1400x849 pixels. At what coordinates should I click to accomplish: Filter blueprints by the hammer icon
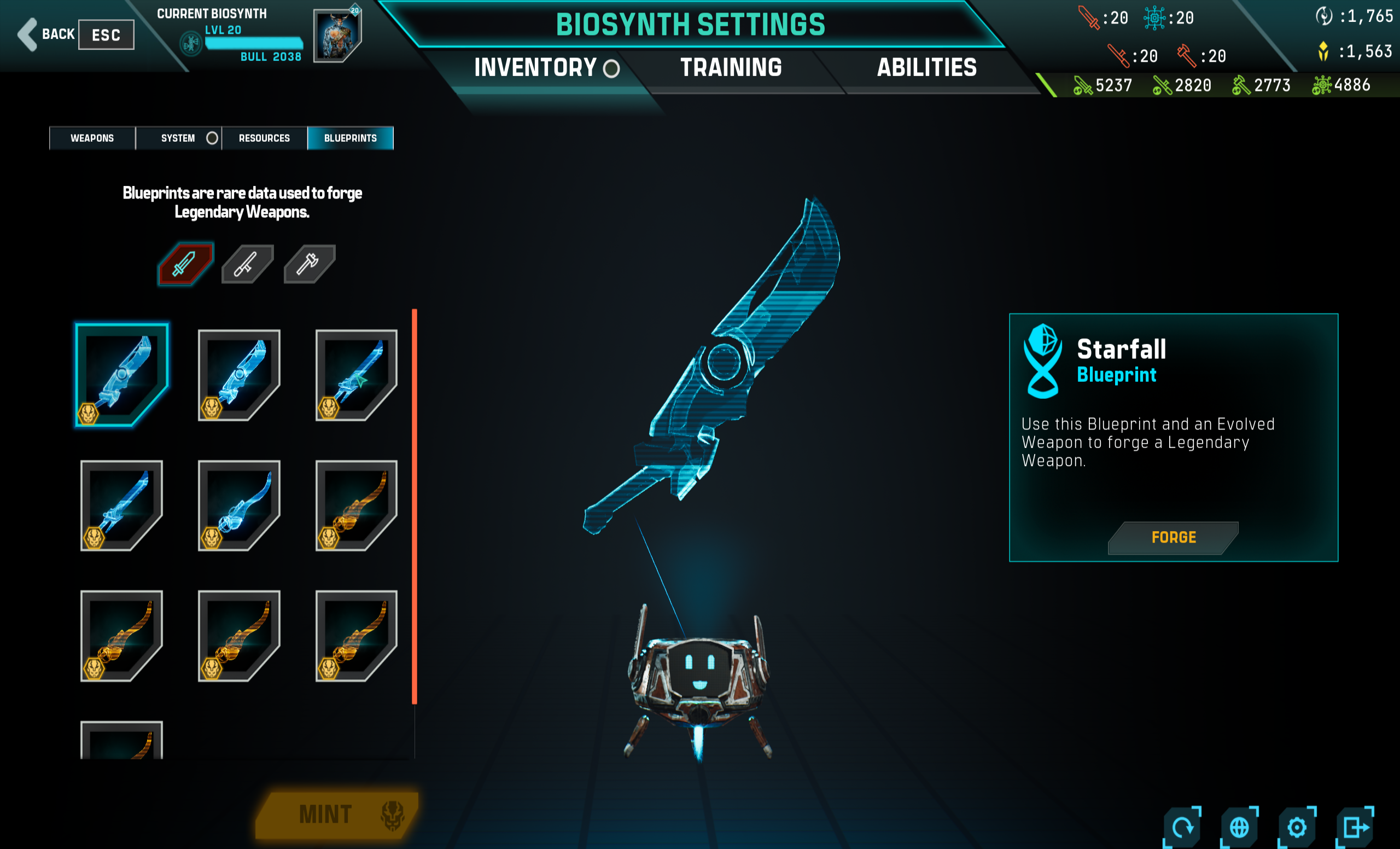(309, 264)
